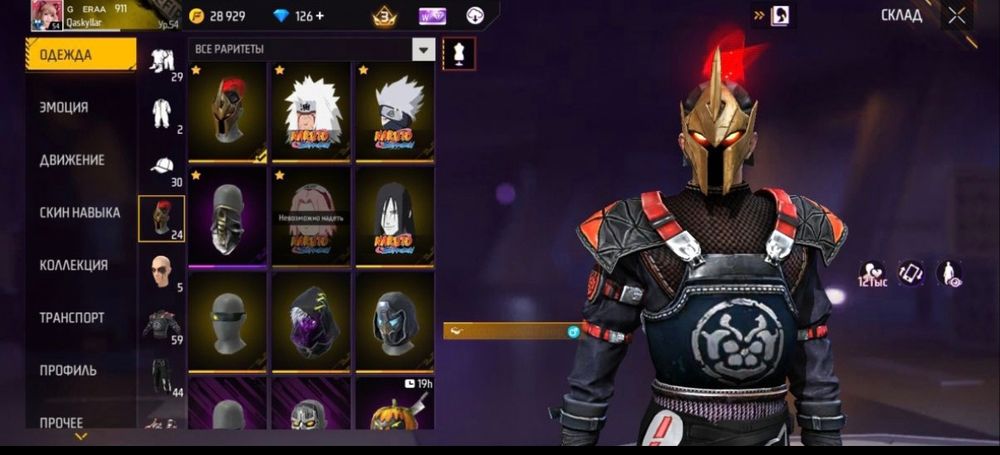Select the Движение menu entry

point(72,160)
